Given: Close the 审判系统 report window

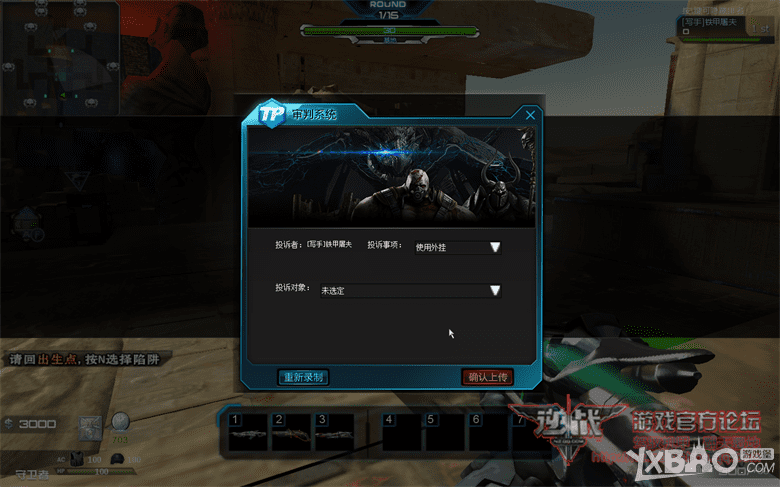Looking at the screenshot, I should (x=530, y=115).
